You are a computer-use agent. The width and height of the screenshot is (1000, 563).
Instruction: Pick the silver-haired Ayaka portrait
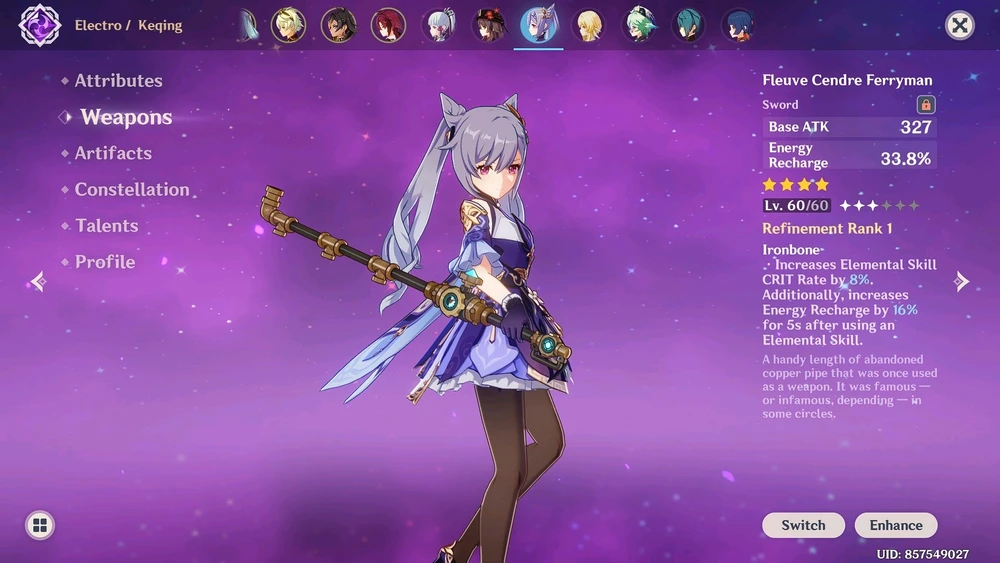tap(438, 25)
